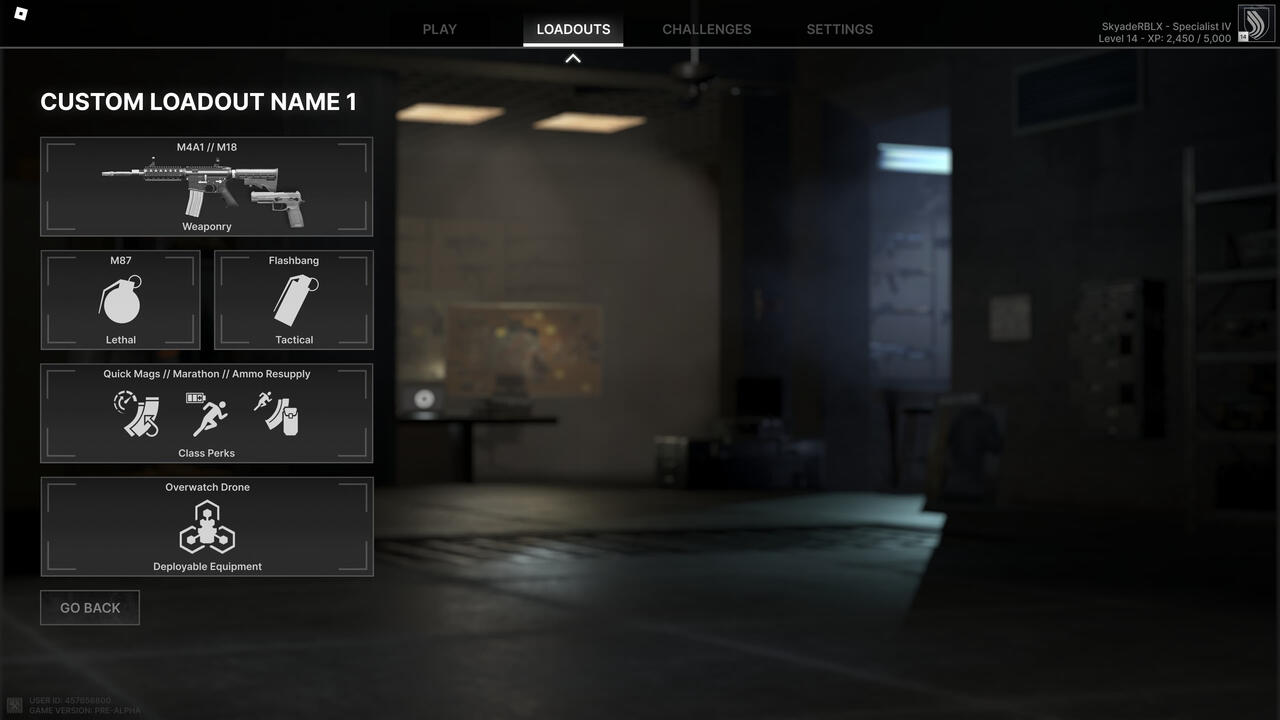Click the Go Back button
Screen dimensions: 1280x720
click(90, 608)
